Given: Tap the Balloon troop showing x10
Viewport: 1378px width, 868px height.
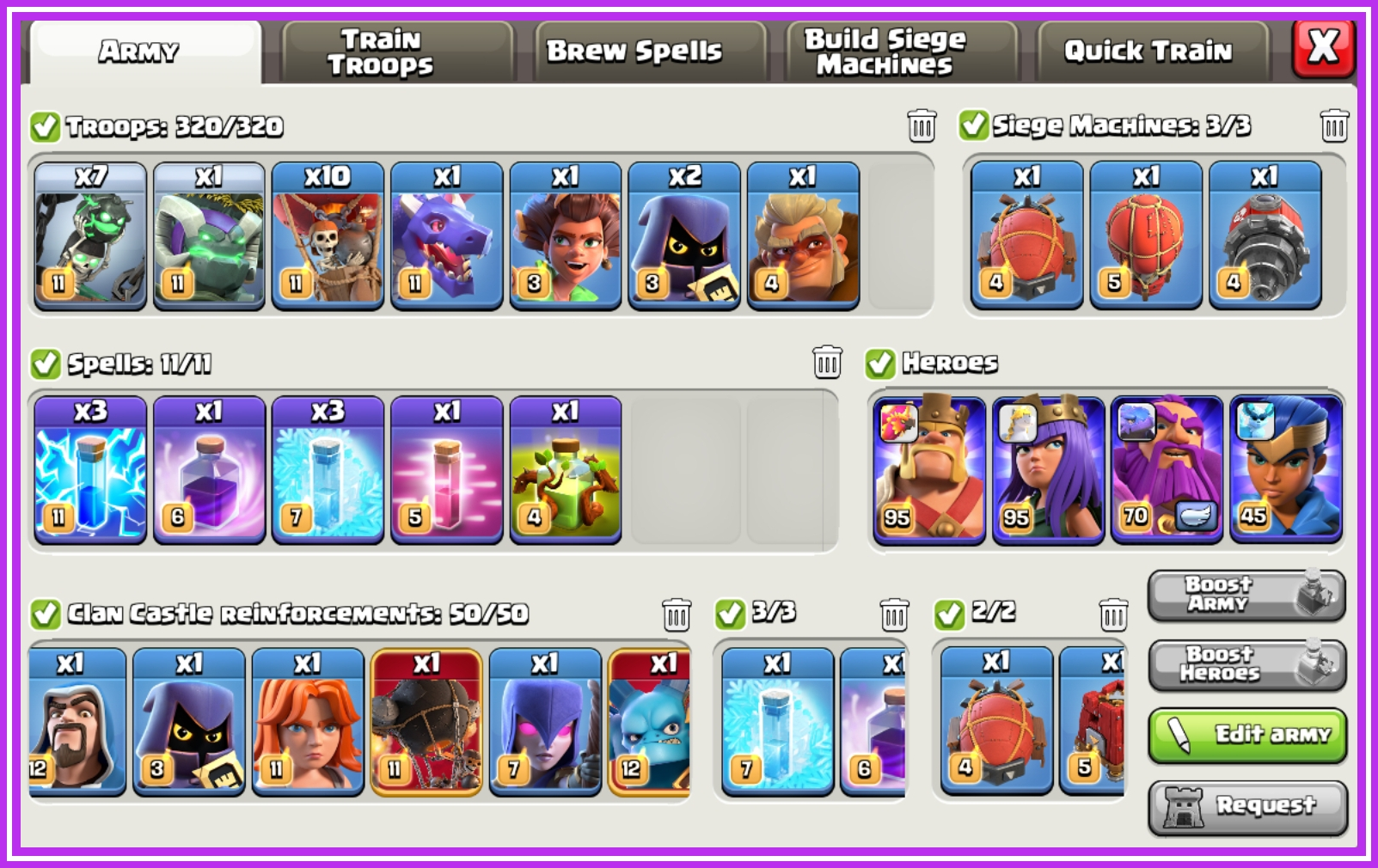Looking at the screenshot, I should [x=330, y=236].
